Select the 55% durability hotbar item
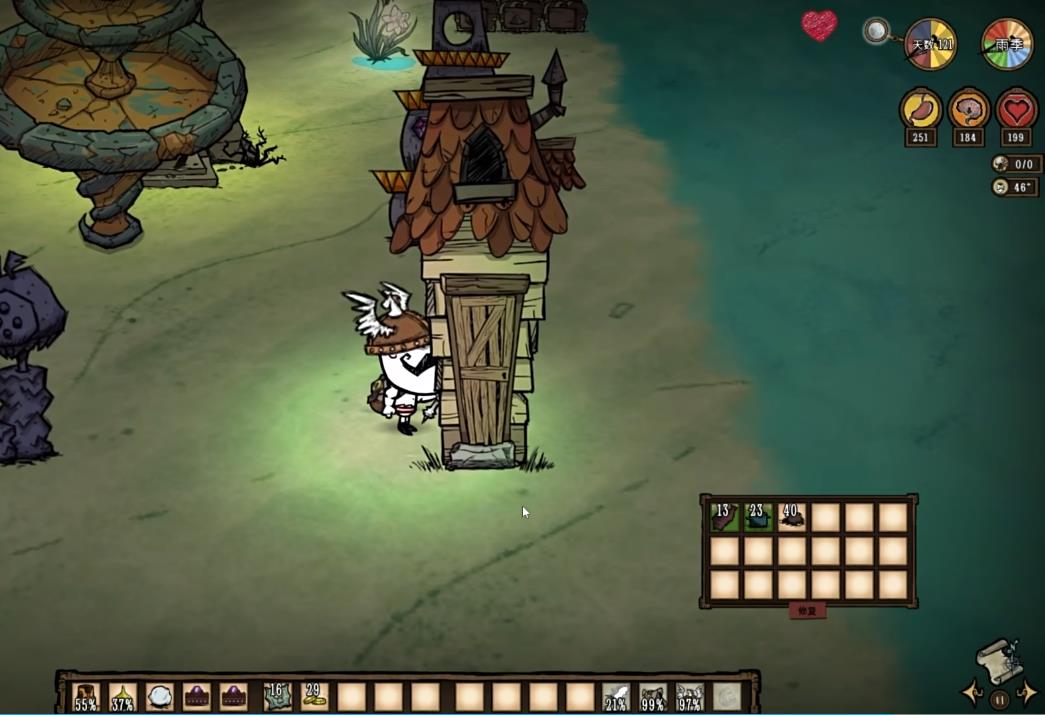This screenshot has width=1045, height=715. click(86, 696)
